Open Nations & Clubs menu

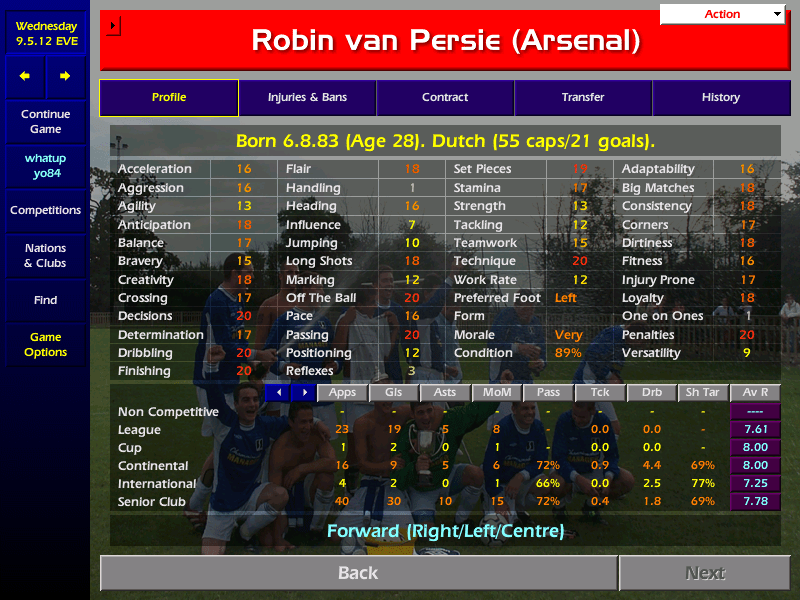tap(45, 255)
